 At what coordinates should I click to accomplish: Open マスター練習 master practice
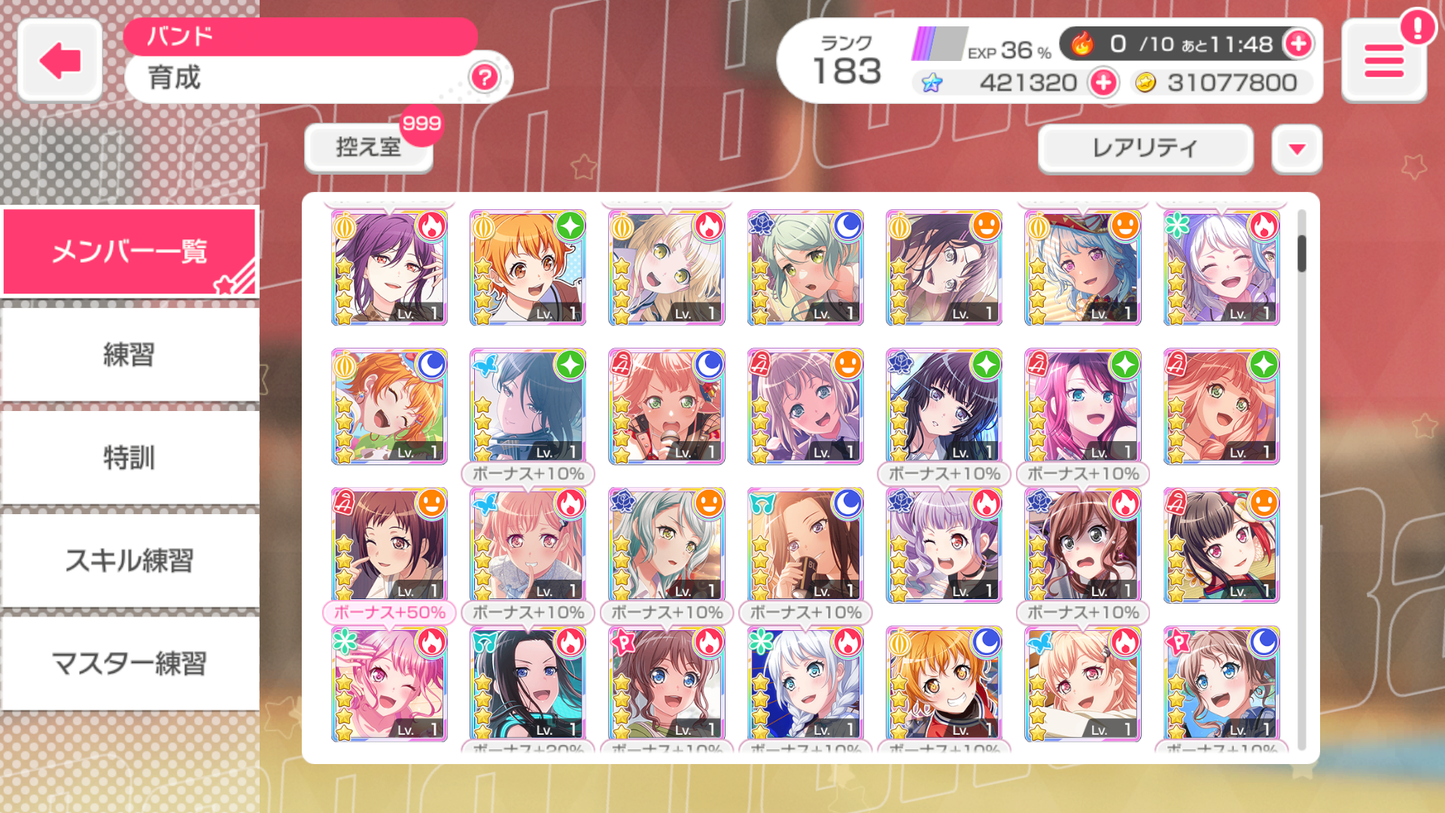point(129,663)
